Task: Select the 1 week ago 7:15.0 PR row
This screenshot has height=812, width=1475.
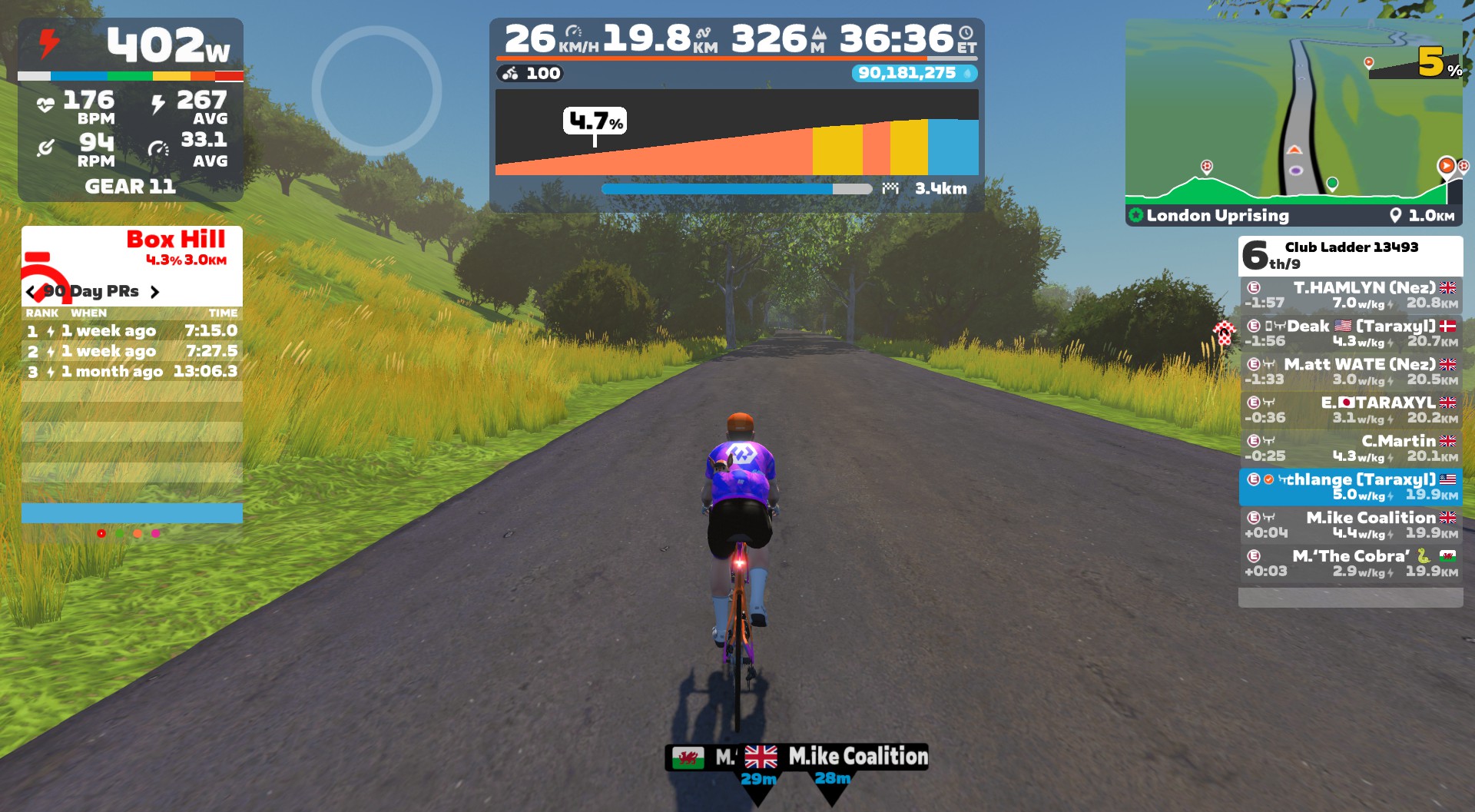Action: pos(132,331)
